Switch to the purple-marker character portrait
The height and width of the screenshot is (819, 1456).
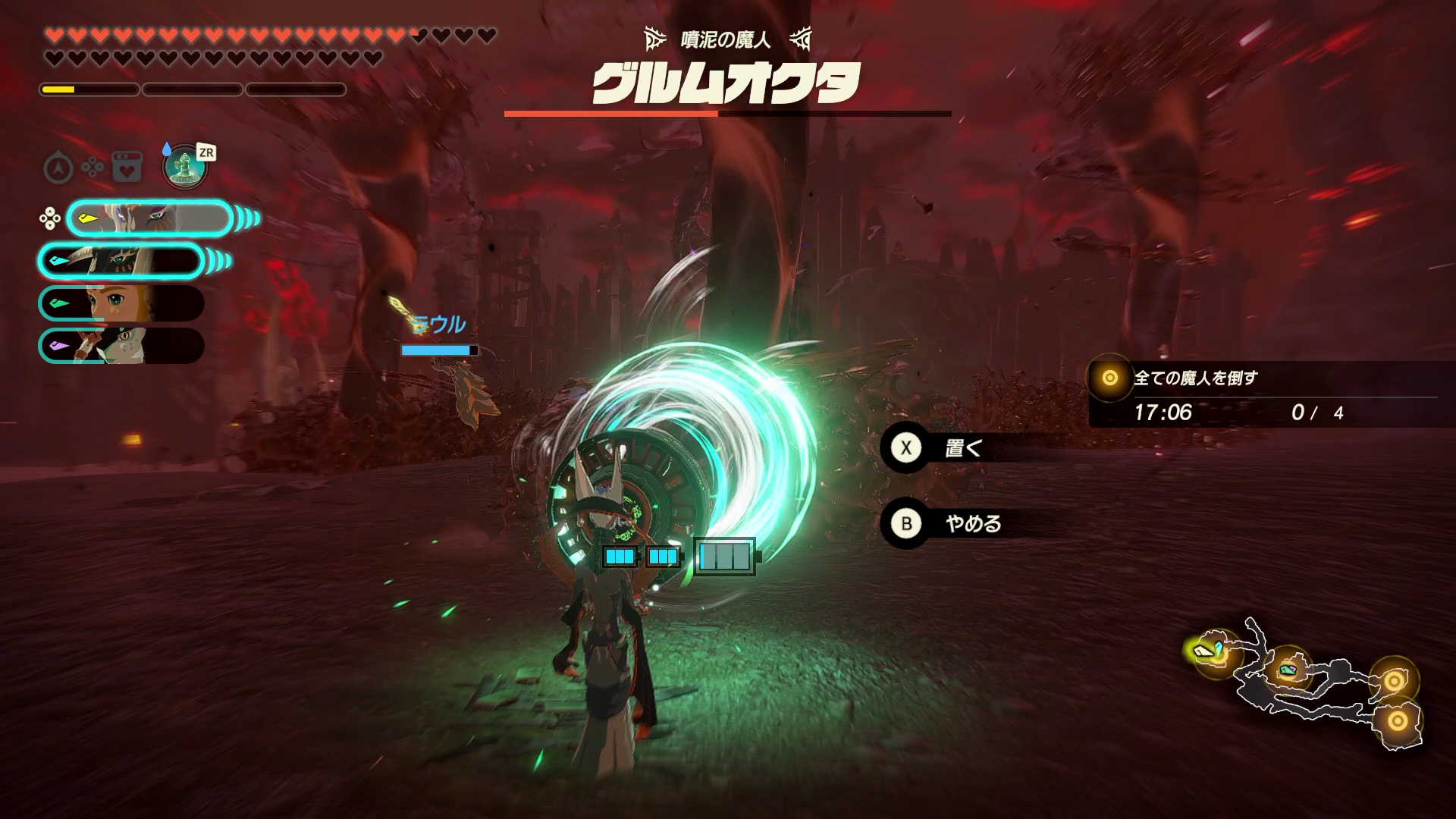click(121, 346)
